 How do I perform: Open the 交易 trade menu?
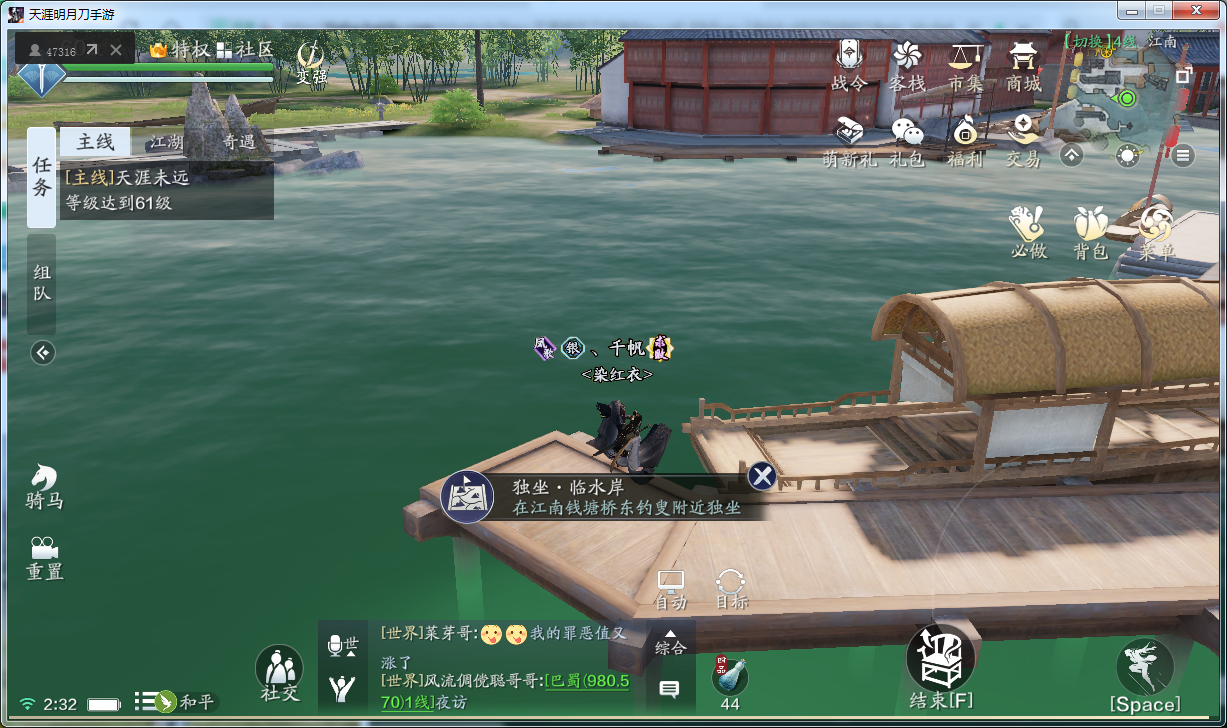click(1023, 141)
